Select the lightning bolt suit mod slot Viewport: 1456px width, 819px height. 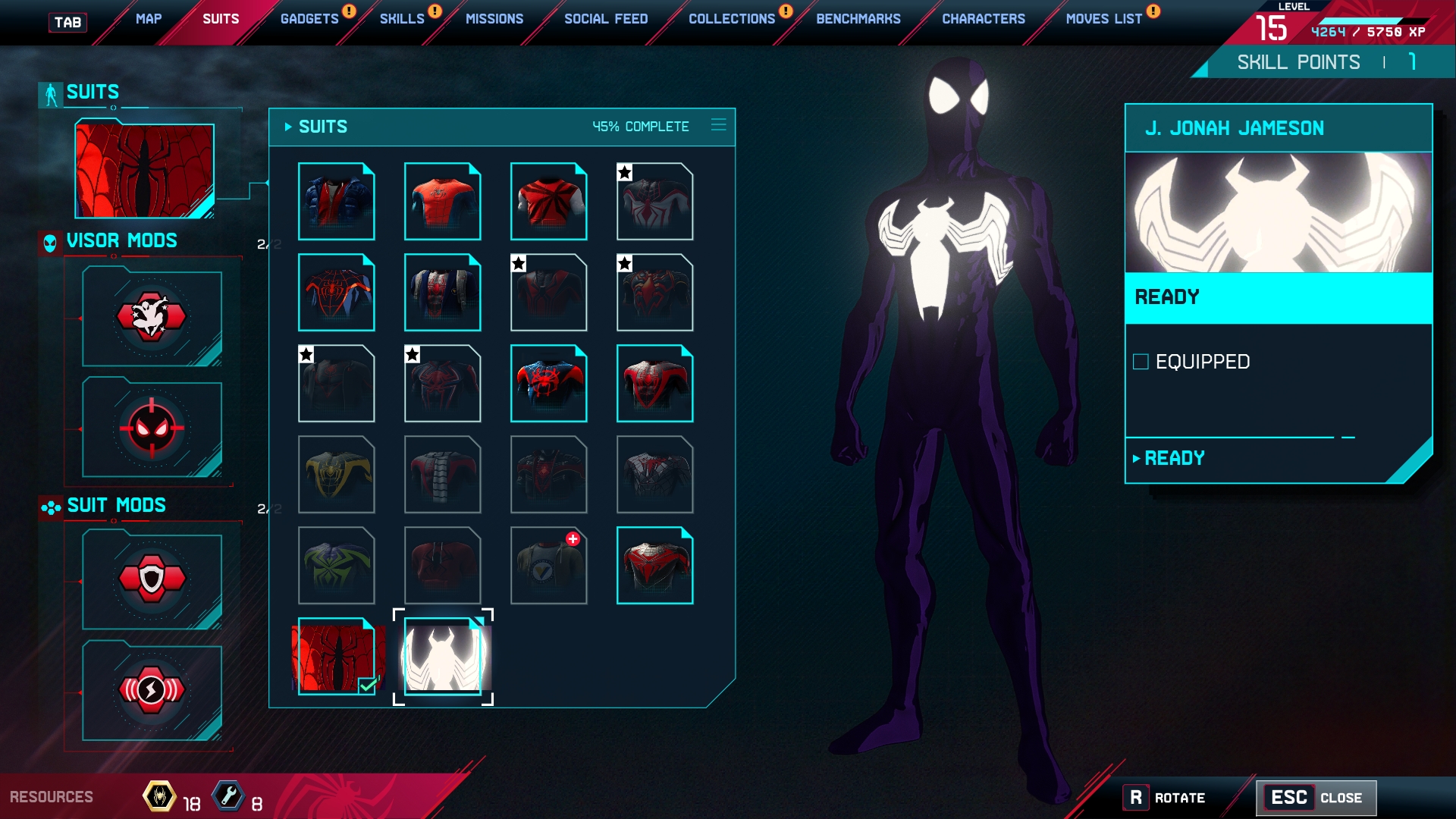pos(152,691)
